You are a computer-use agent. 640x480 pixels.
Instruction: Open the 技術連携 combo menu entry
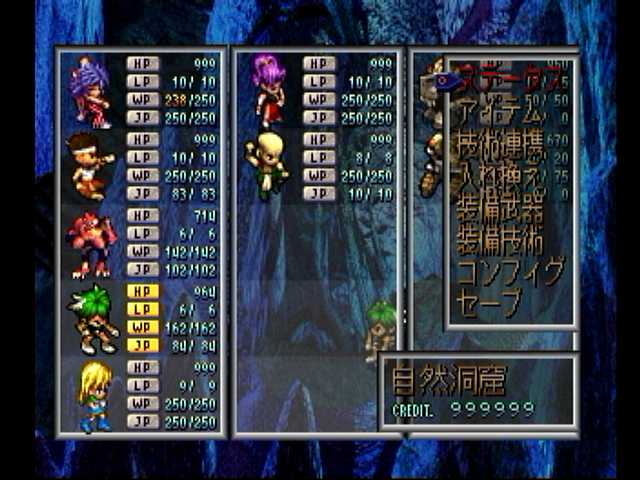coord(500,148)
